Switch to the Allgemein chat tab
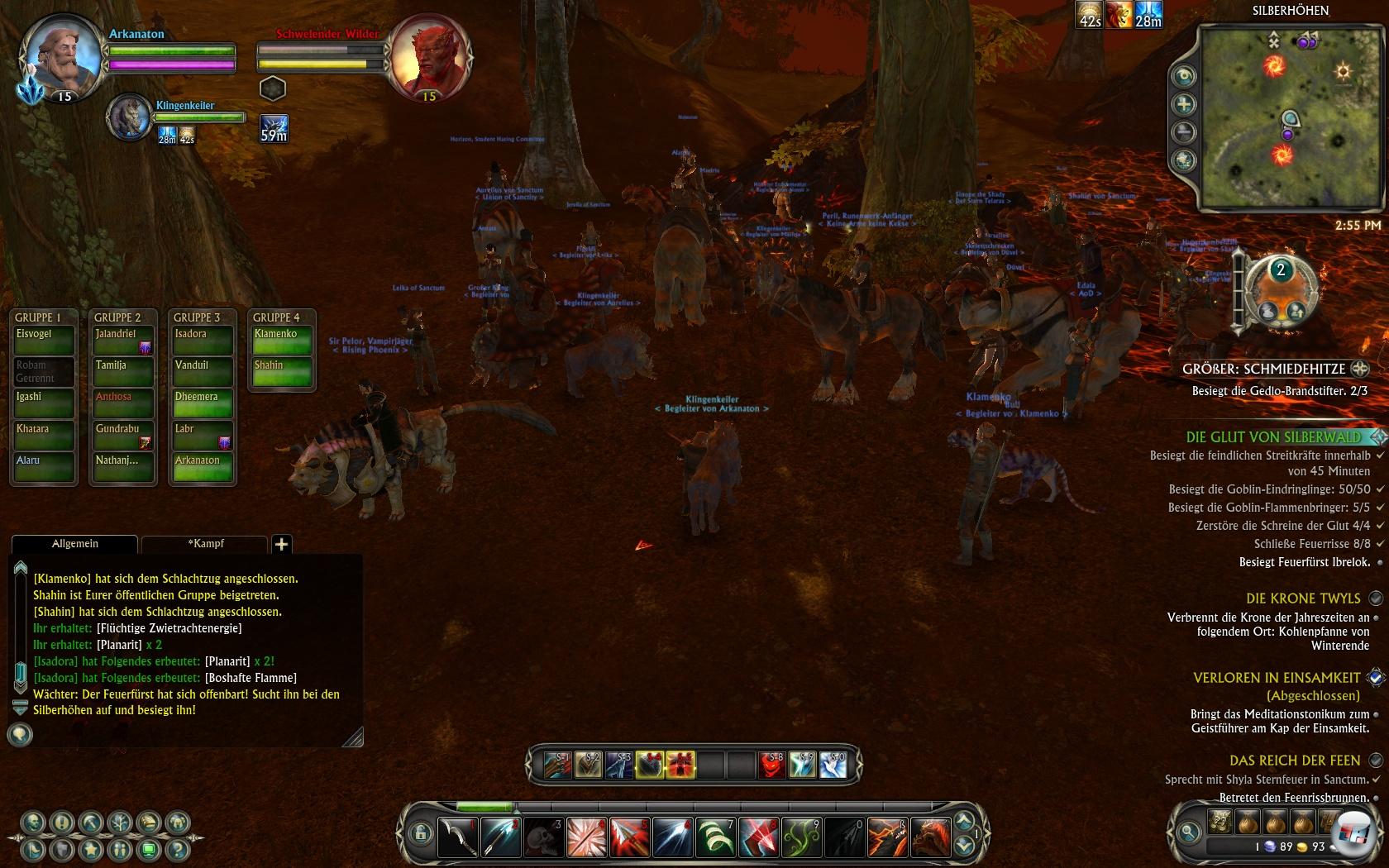 (74, 544)
